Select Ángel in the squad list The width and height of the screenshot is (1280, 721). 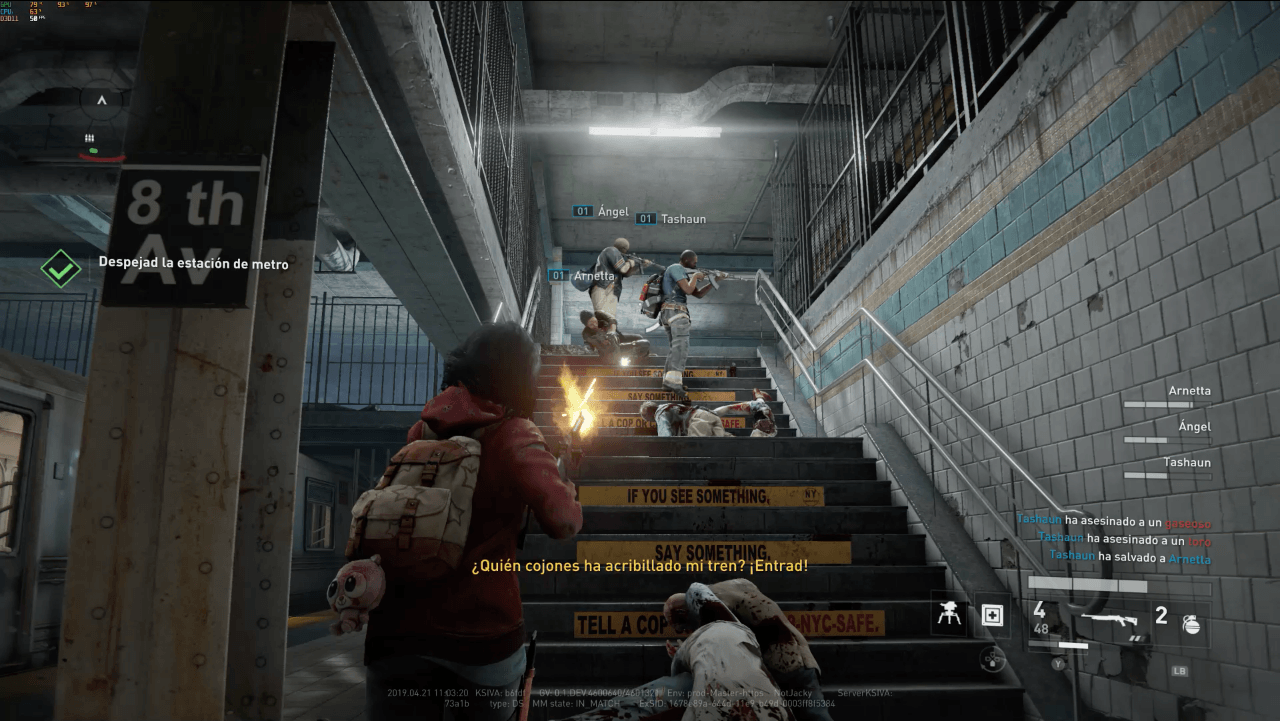[1194, 427]
